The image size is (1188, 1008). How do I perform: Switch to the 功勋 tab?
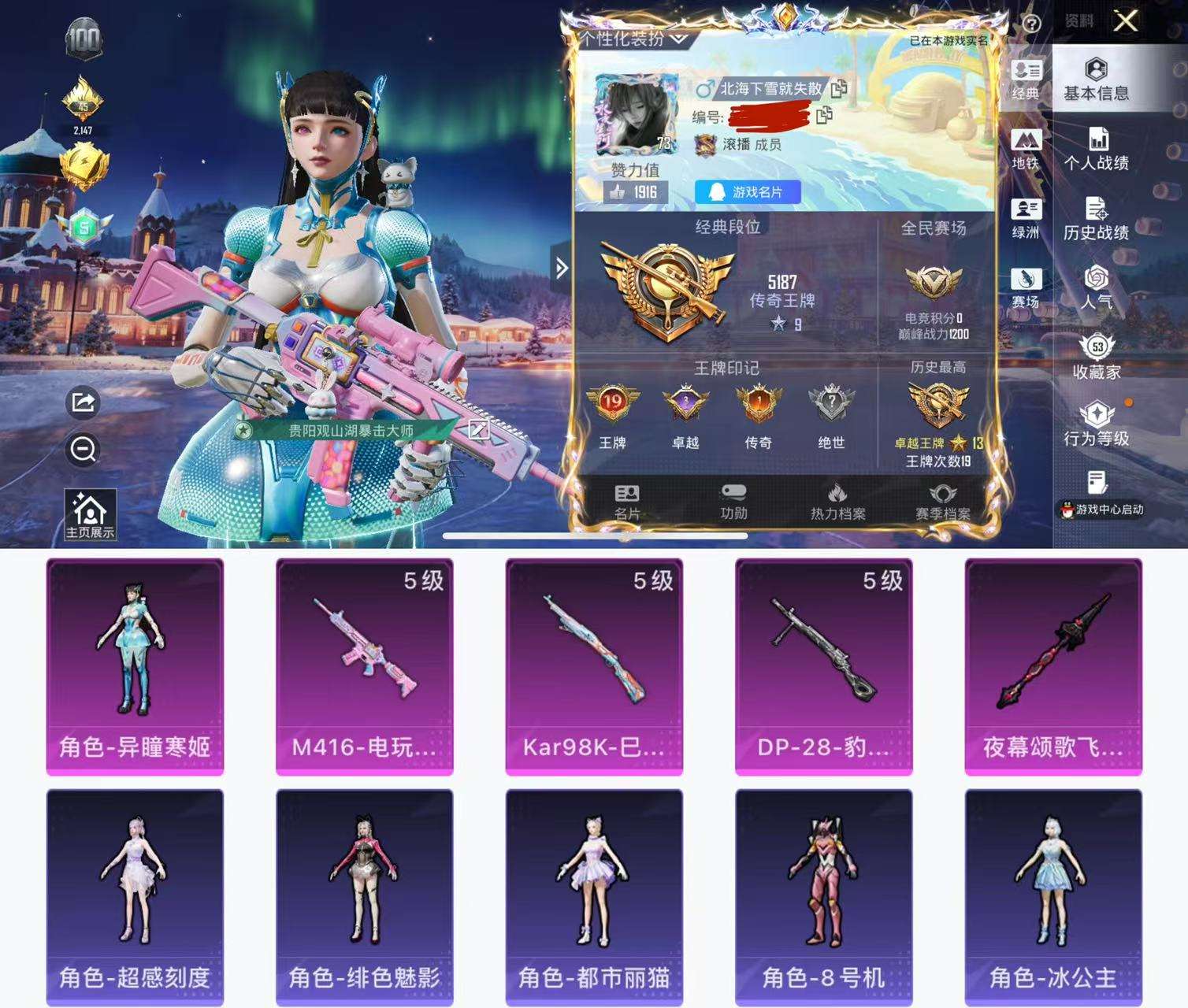[x=736, y=499]
